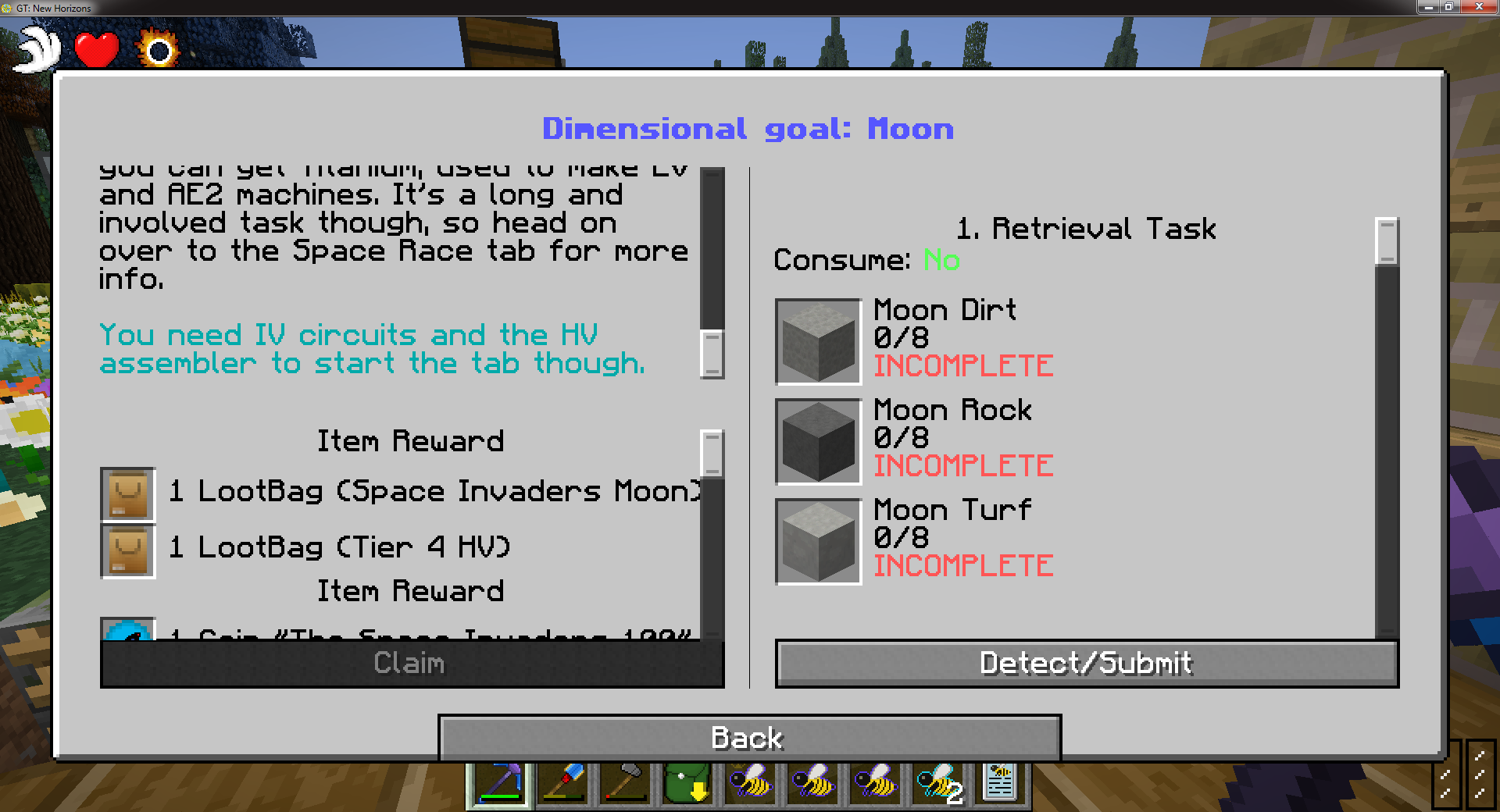Screen dimensions: 1500x812
Task: Click the Detect/Submit button
Action: pyautogui.click(x=1086, y=664)
